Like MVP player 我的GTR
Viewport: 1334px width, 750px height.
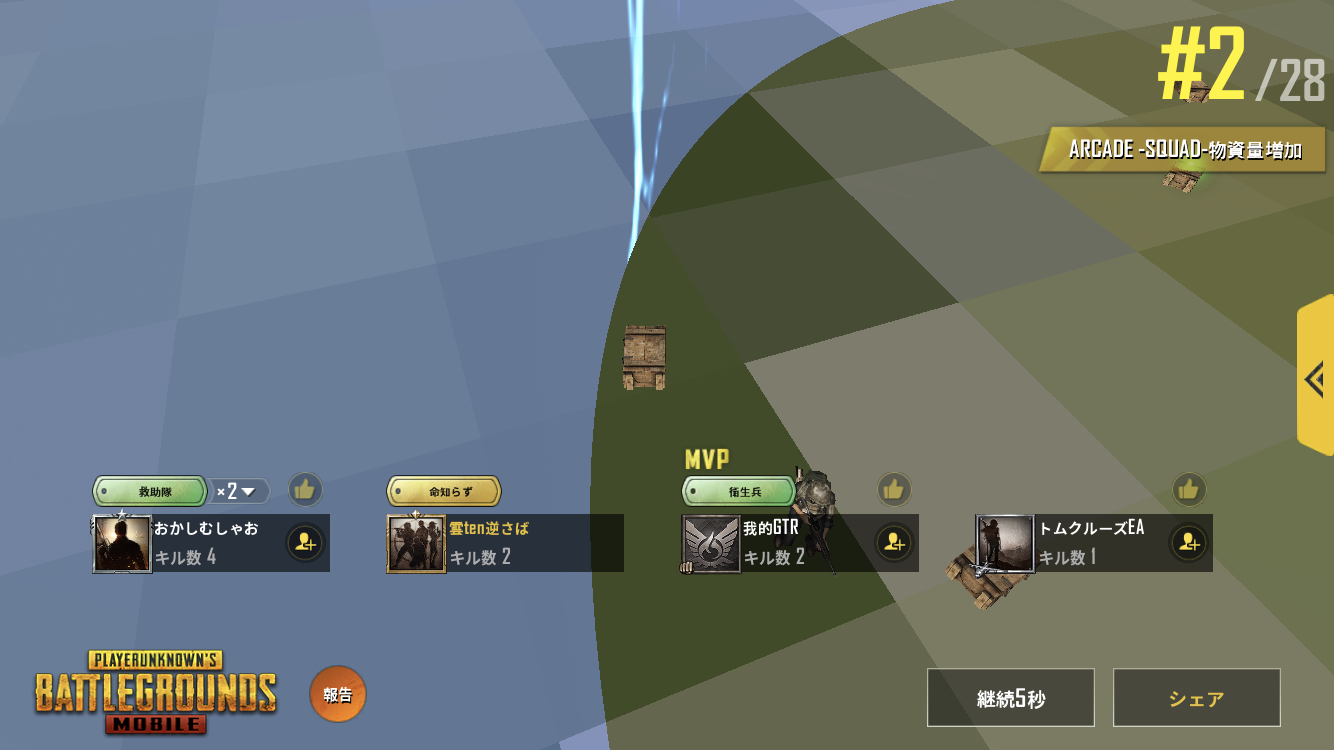[894, 489]
